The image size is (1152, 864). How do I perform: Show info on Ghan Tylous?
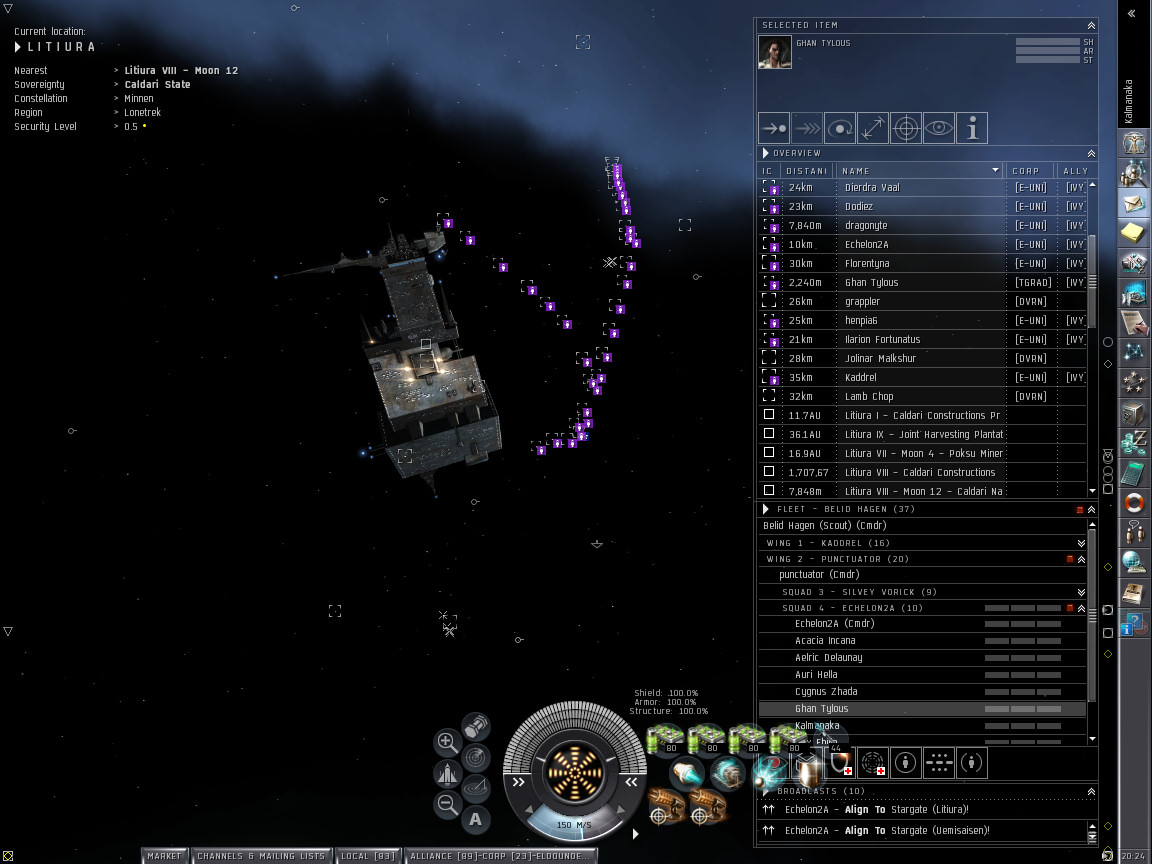tap(971, 128)
